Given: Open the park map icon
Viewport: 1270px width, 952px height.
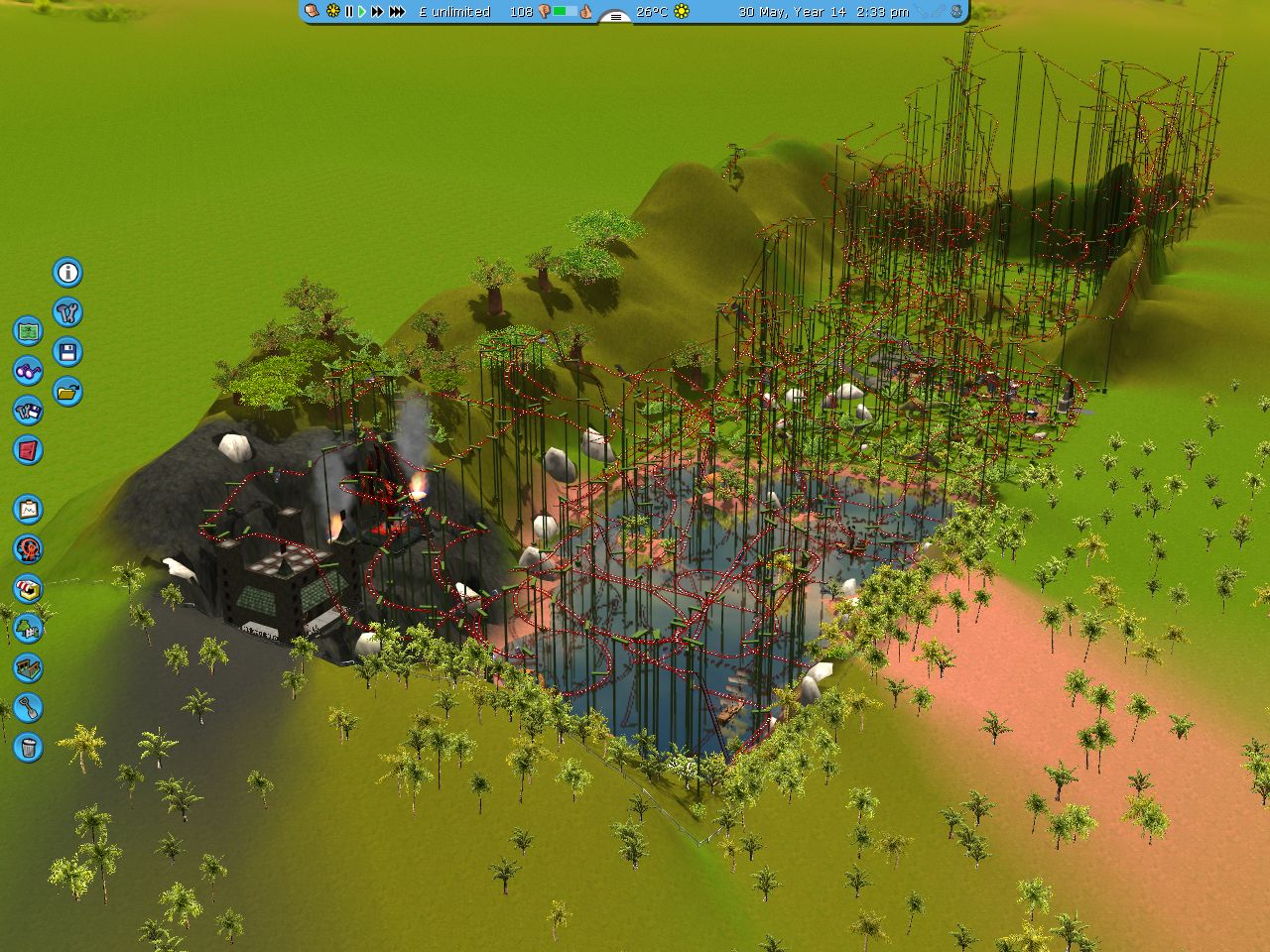Looking at the screenshot, I should pyautogui.click(x=28, y=330).
